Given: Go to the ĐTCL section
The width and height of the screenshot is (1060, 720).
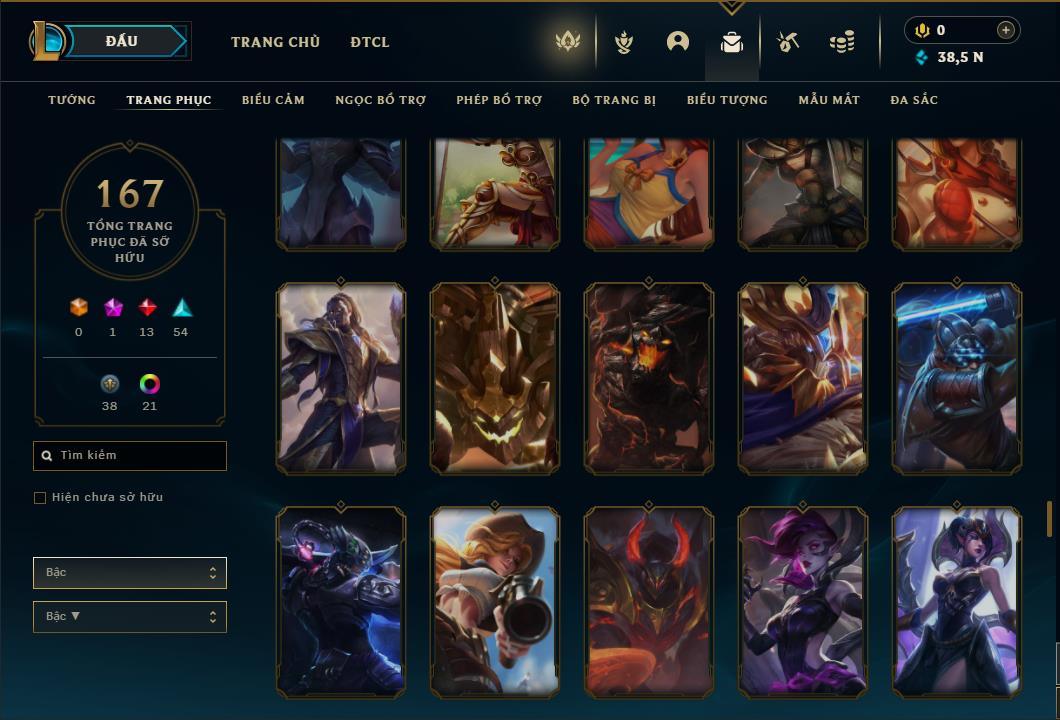Looking at the screenshot, I should (x=370, y=42).
